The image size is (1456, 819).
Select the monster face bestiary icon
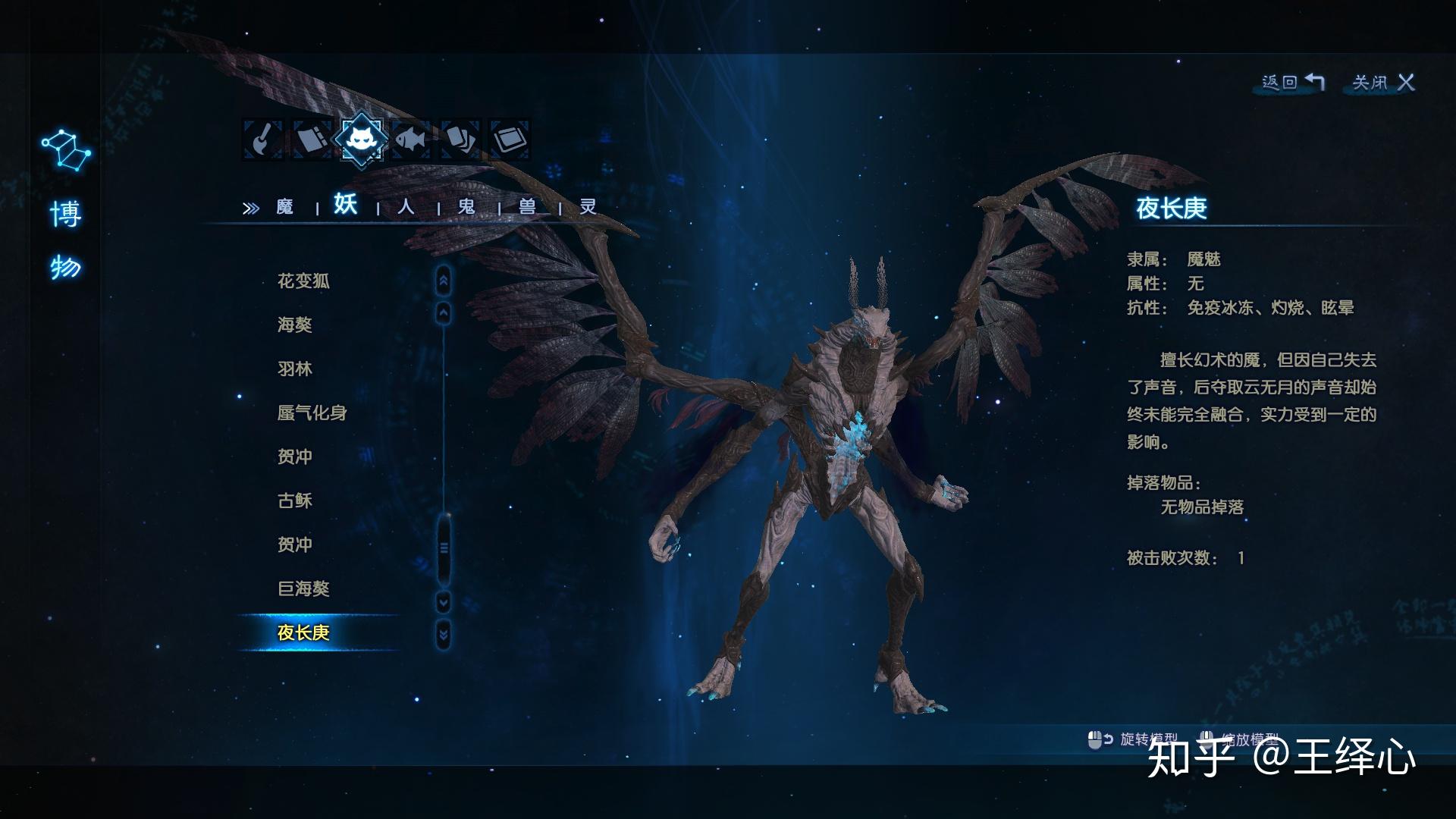(361, 139)
